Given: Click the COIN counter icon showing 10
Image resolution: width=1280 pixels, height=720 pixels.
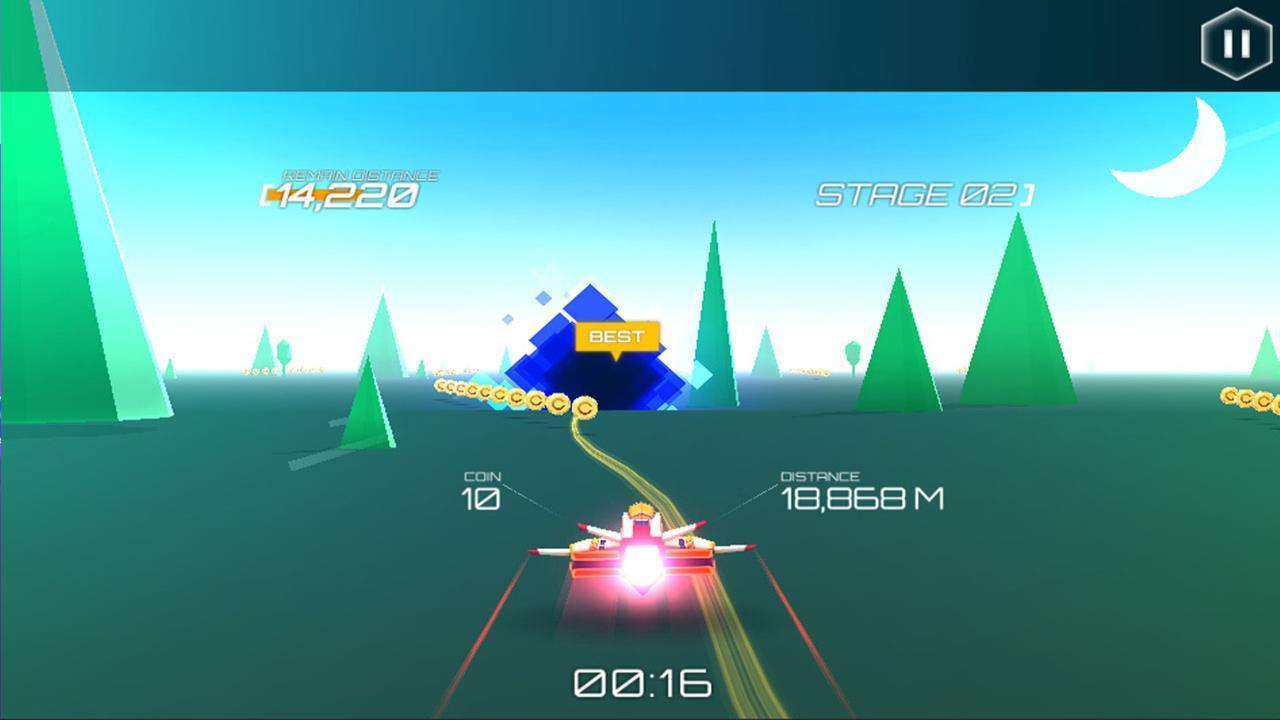Looking at the screenshot, I should 481,490.
